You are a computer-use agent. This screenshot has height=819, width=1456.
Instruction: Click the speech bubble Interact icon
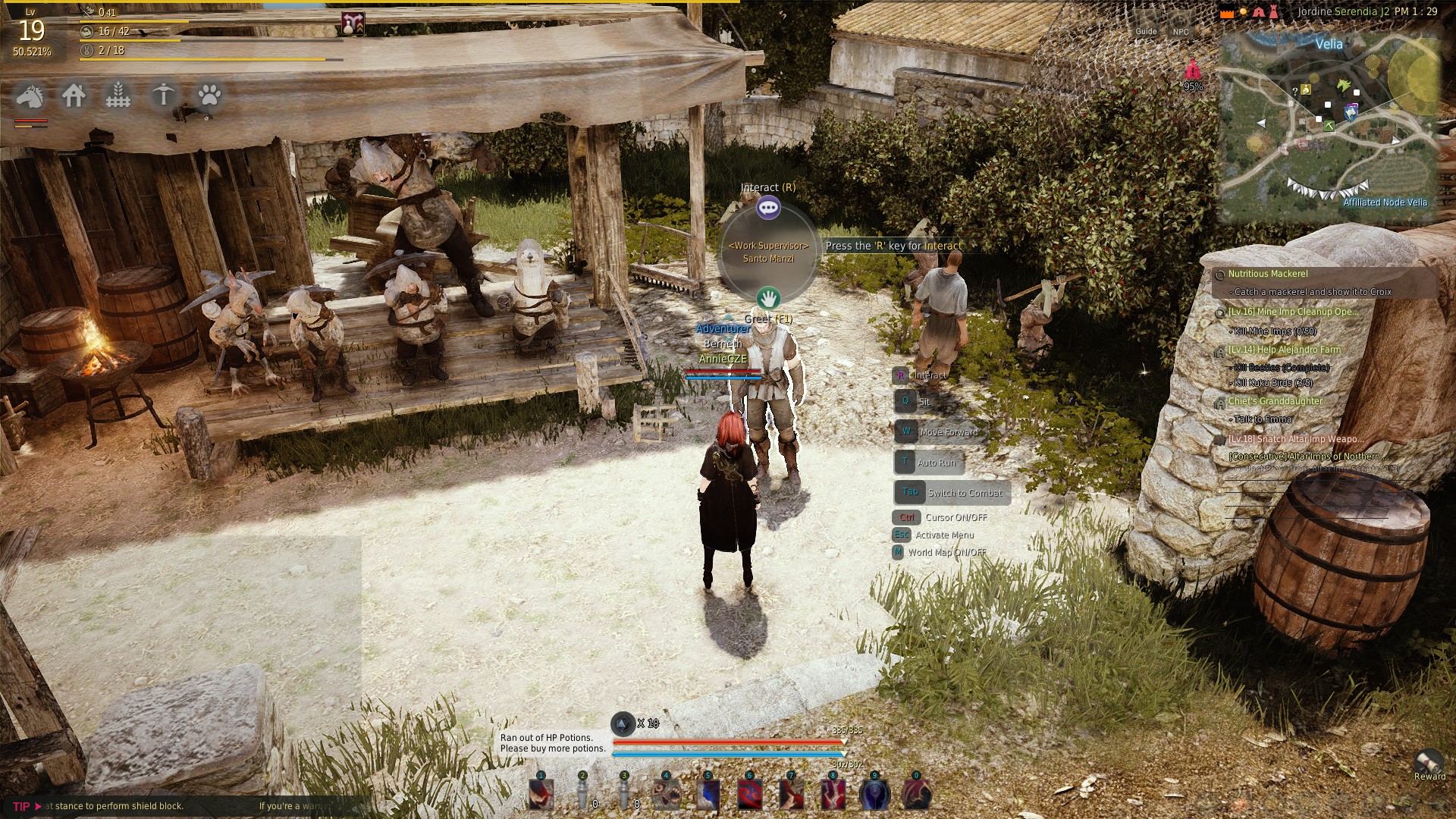click(x=768, y=207)
